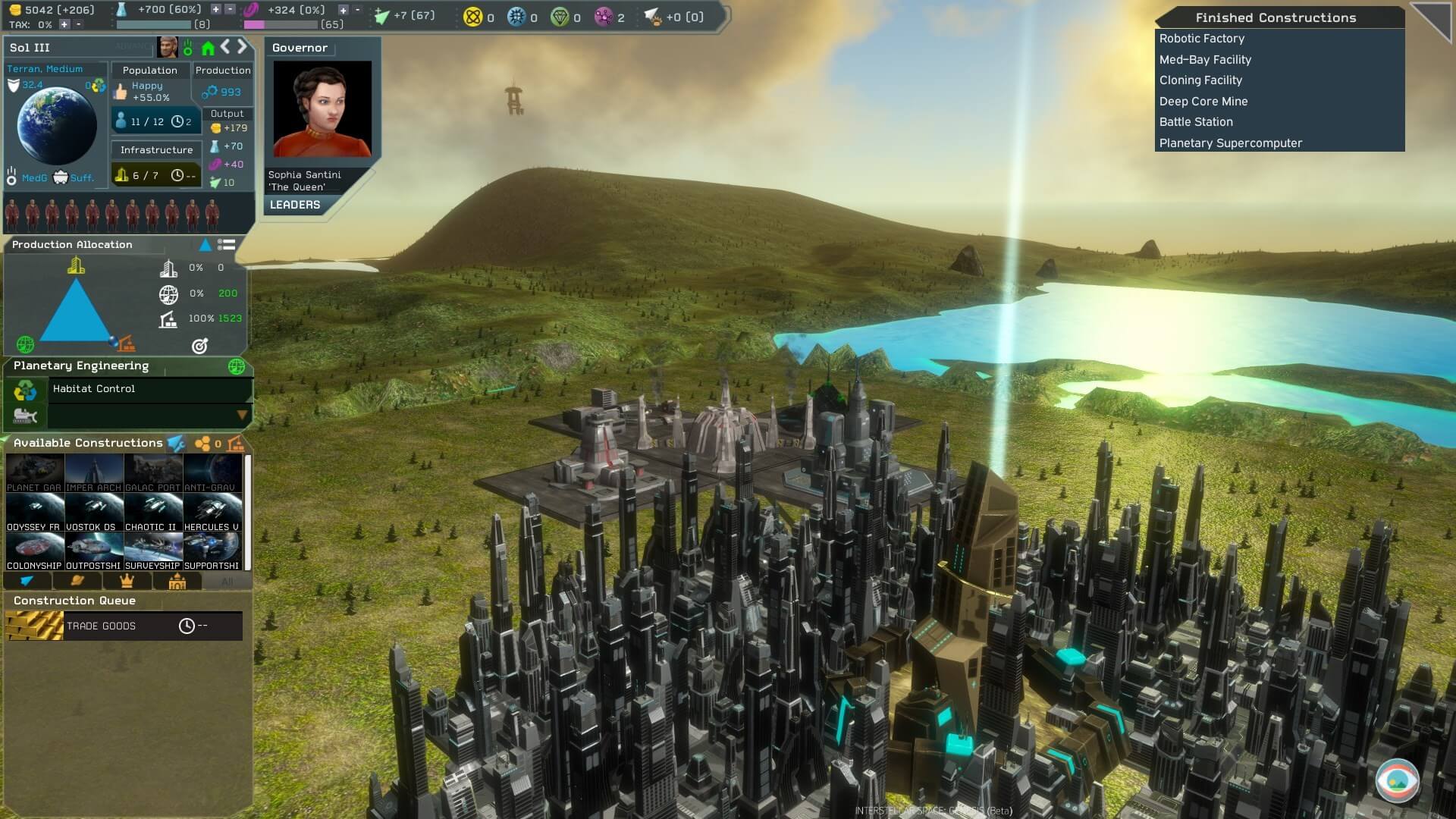Click the green home planet icon
Image resolution: width=1456 pixels, height=819 pixels.
click(x=208, y=49)
